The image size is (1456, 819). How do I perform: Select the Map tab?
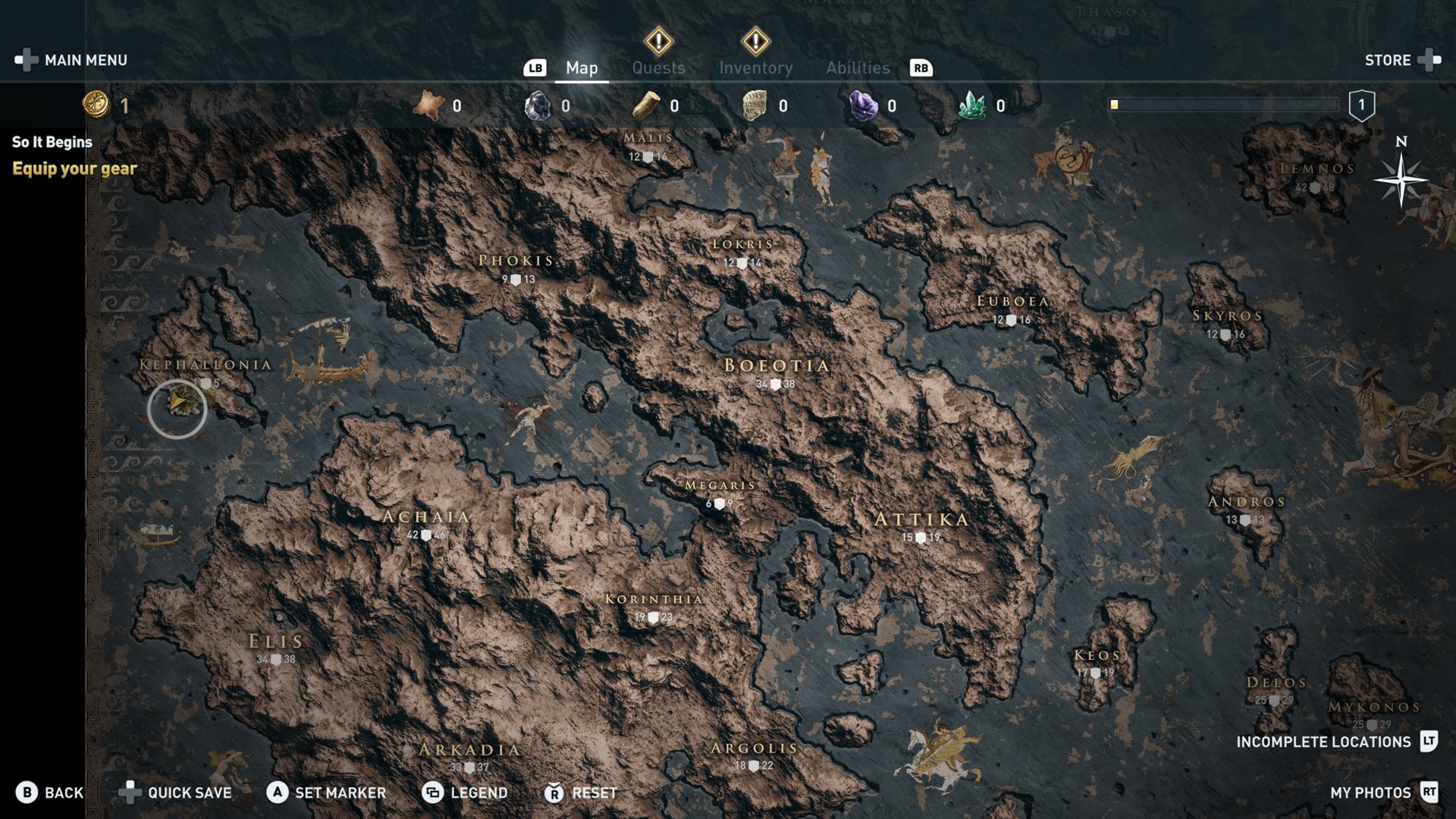click(582, 67)
